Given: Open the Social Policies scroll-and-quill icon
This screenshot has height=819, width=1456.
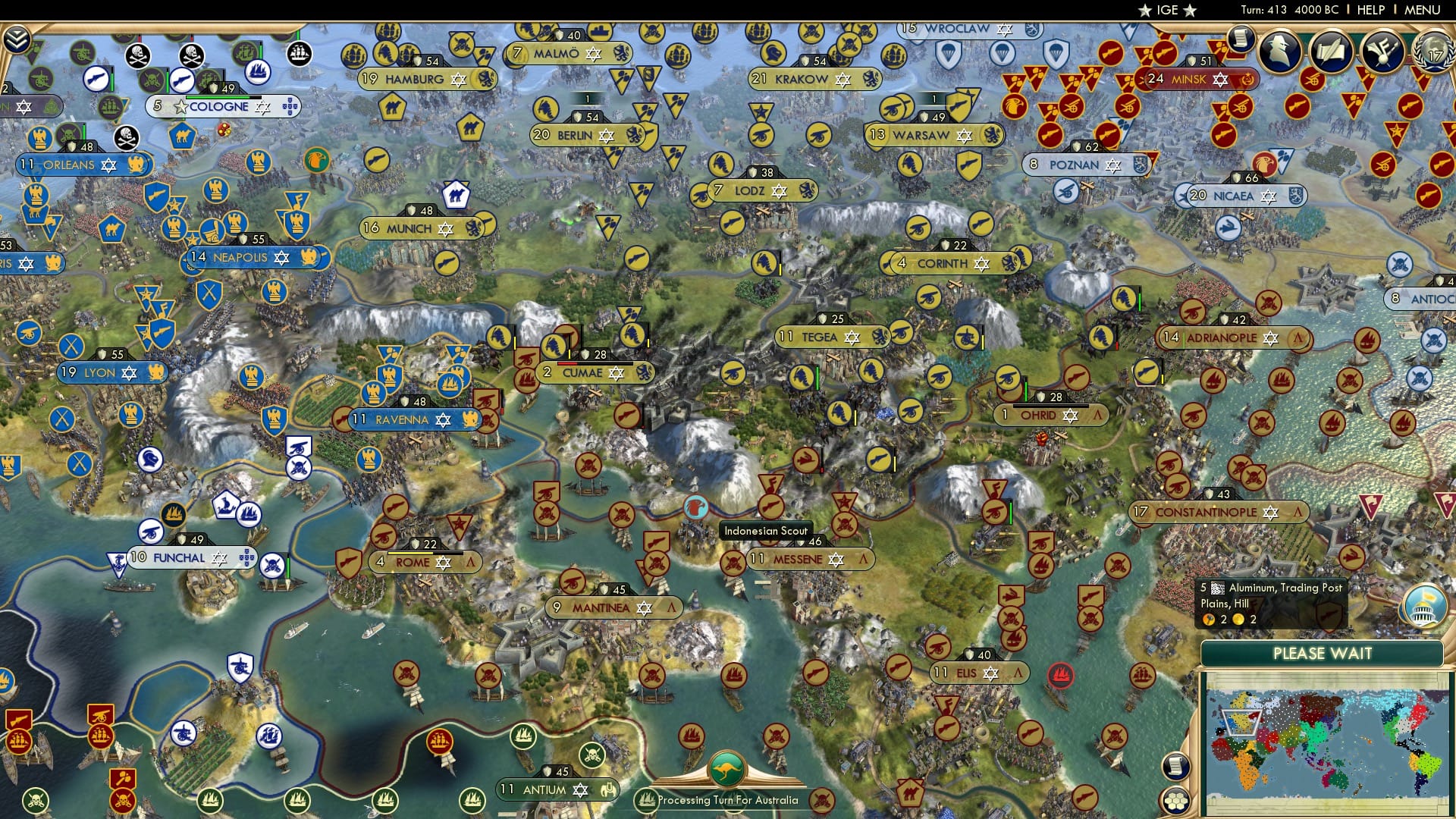Looking at the screenshot, I should (1331, 51).
